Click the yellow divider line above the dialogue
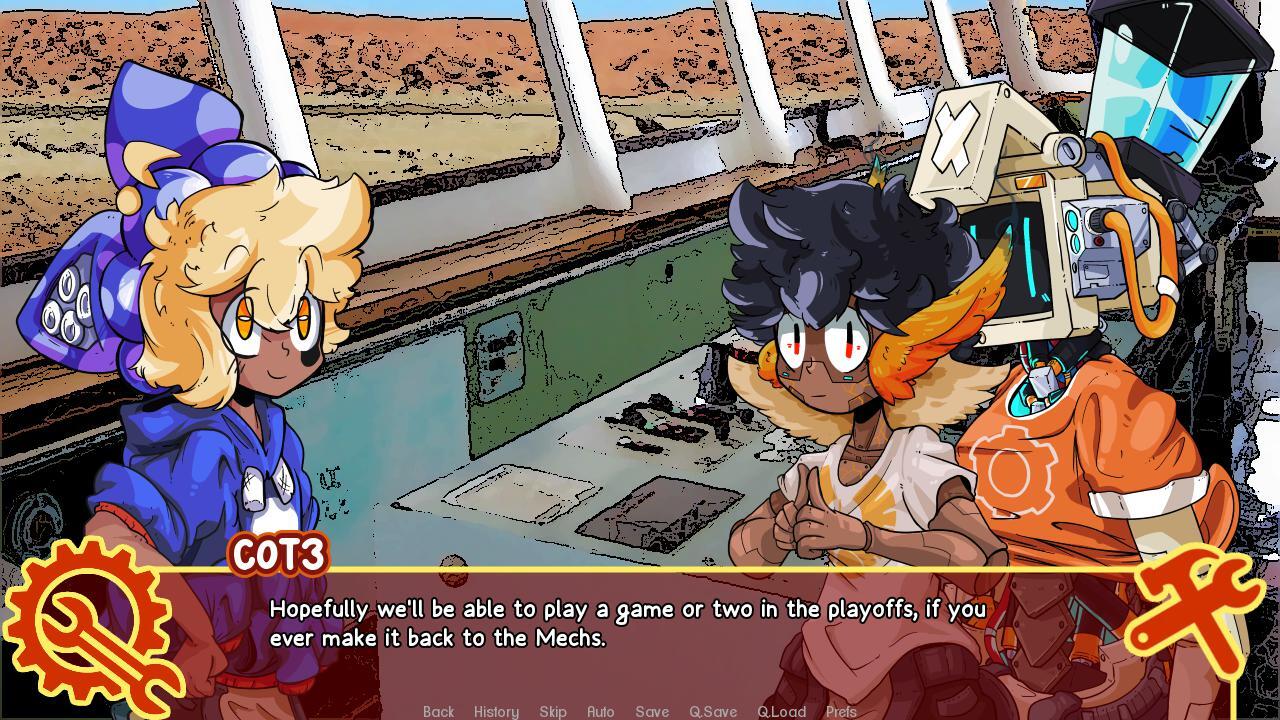The width and height of the screenshot is (1280, 720). (x=640, y=572)
